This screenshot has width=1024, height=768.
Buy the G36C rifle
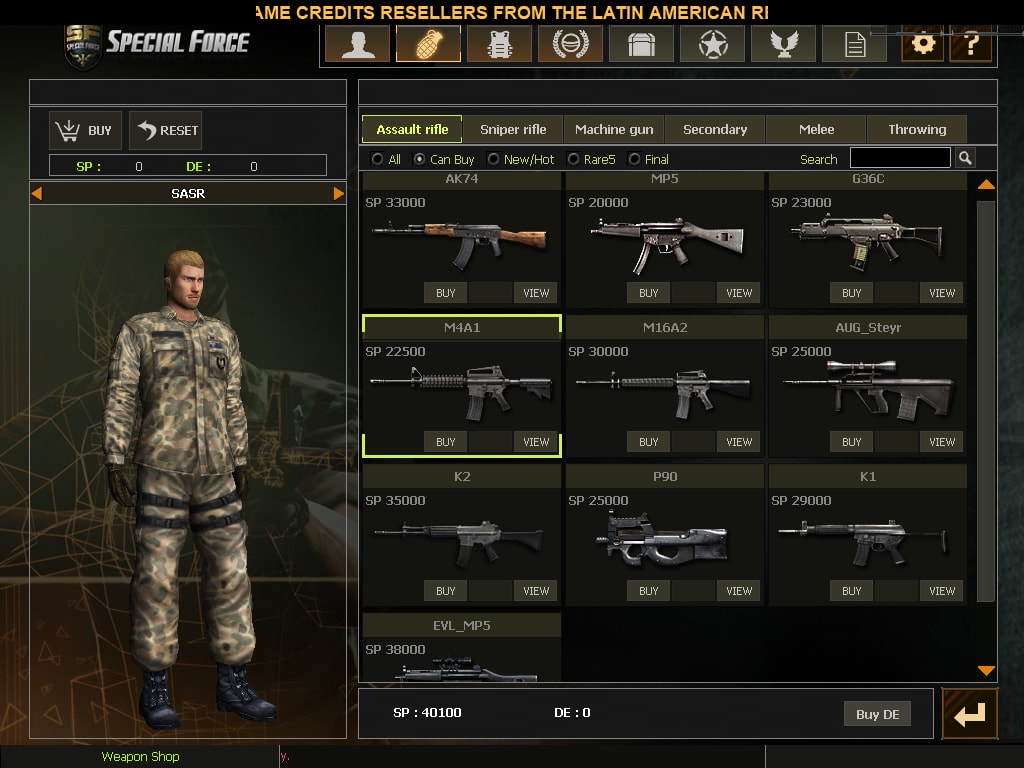tap(851, 293)
